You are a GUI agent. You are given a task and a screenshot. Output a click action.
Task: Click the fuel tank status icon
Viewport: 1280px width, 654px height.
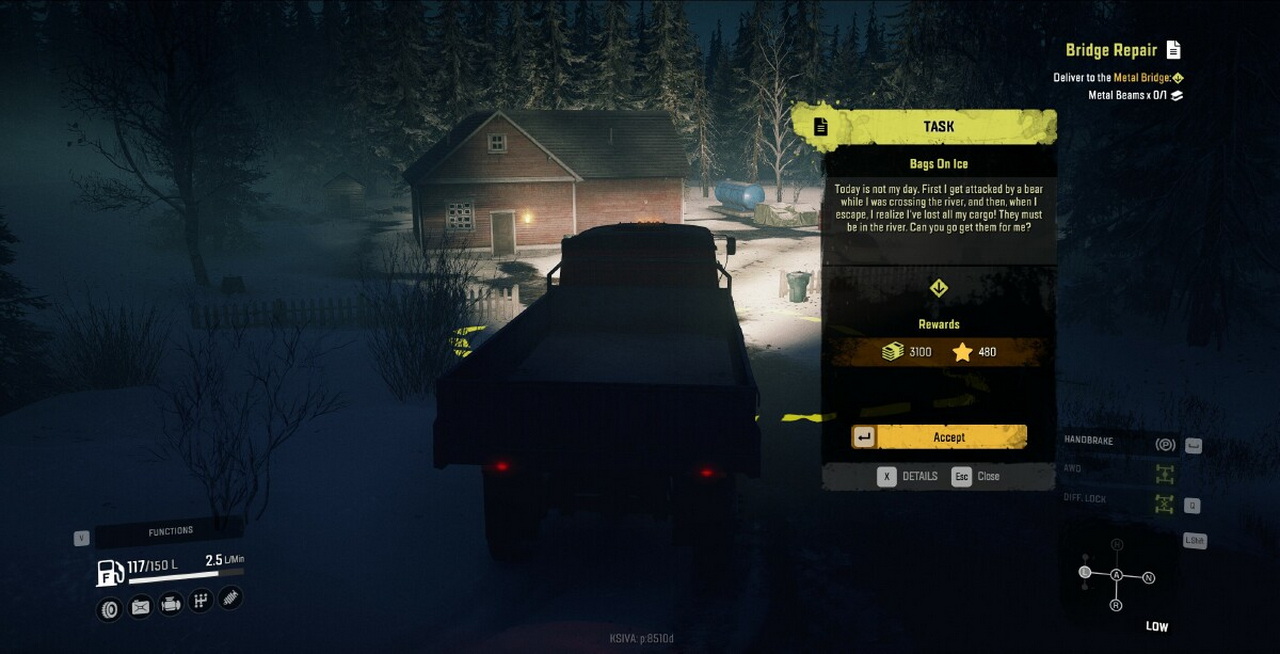[140, 606]
